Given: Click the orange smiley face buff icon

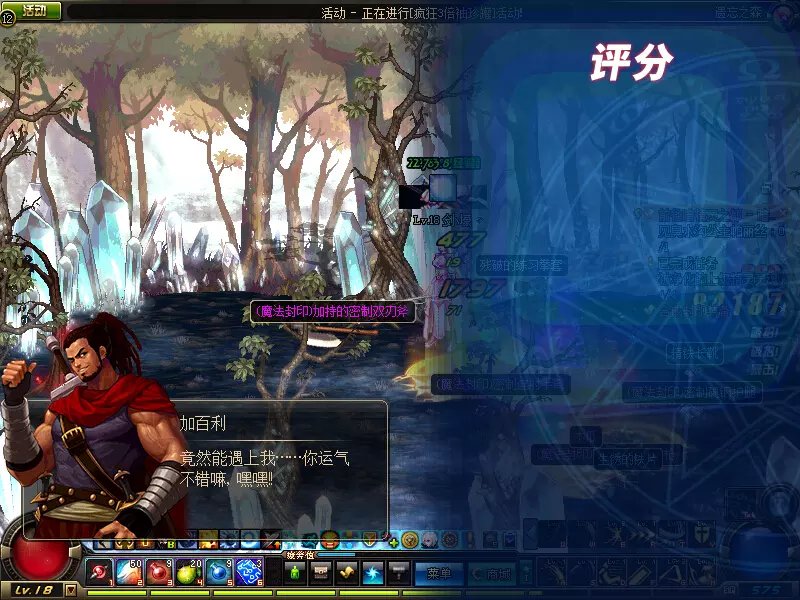Looking at the screenshot, I should [329, 540].
